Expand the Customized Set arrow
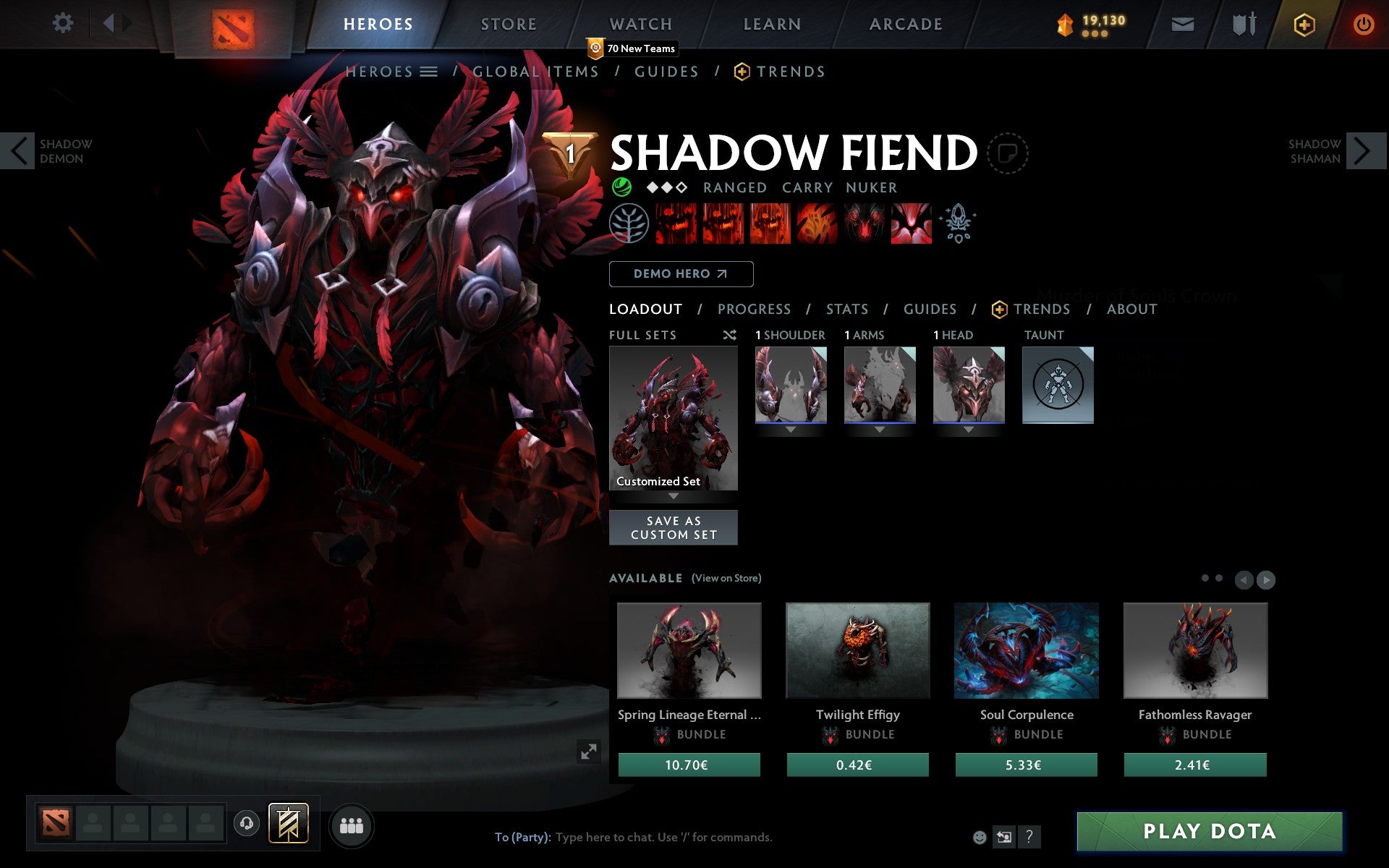Image resolution: width=1389 pixels, height=868 pixels. [x=674, y=498]
